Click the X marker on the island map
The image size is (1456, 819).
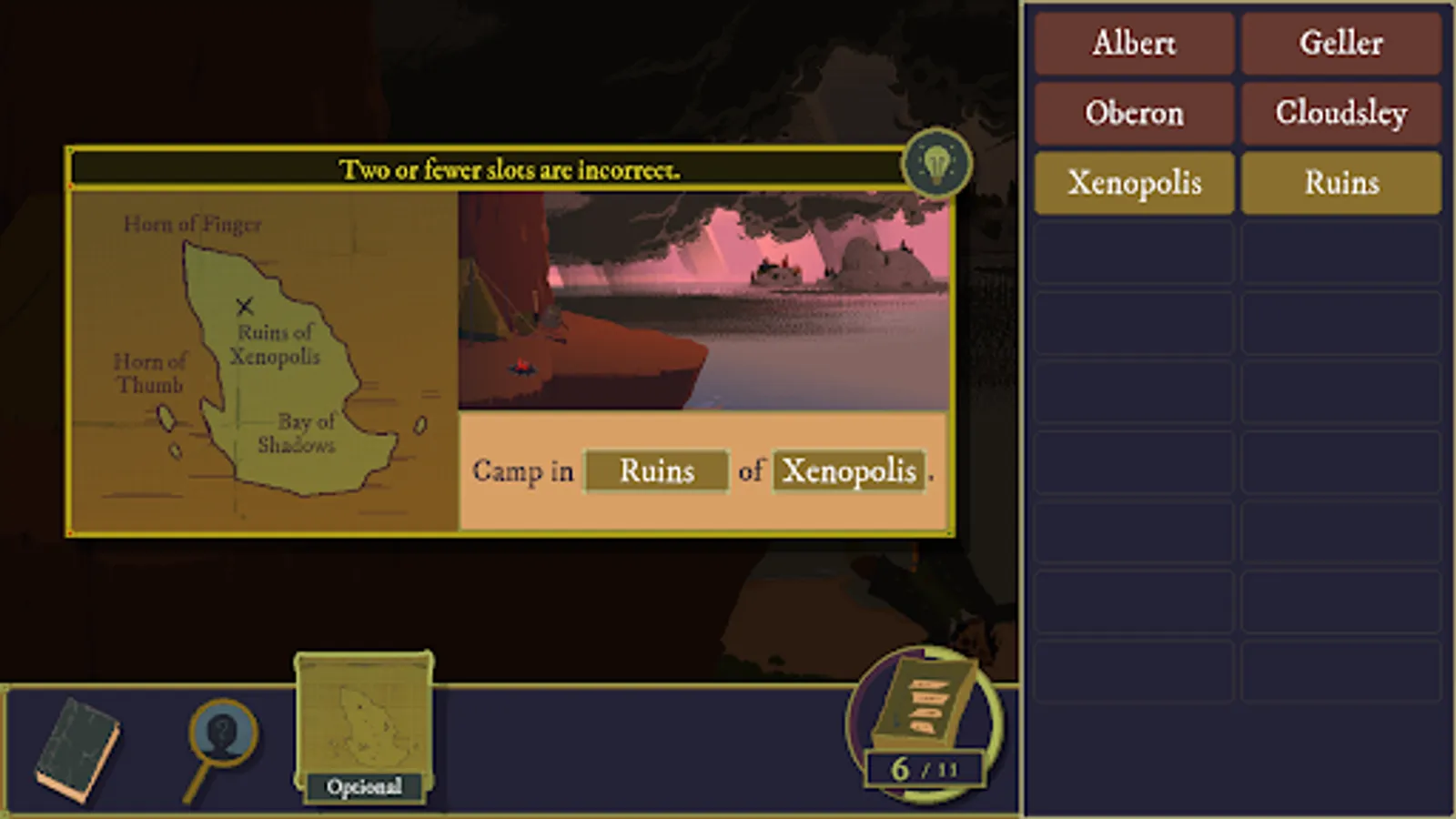pyautogui.click(x=244, y=306)
